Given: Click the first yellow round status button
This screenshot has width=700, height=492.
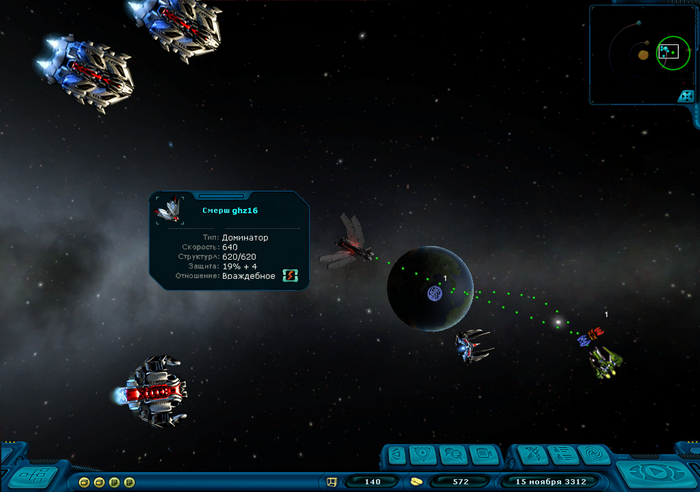Looking at the screenshot, I should point(84,482).
